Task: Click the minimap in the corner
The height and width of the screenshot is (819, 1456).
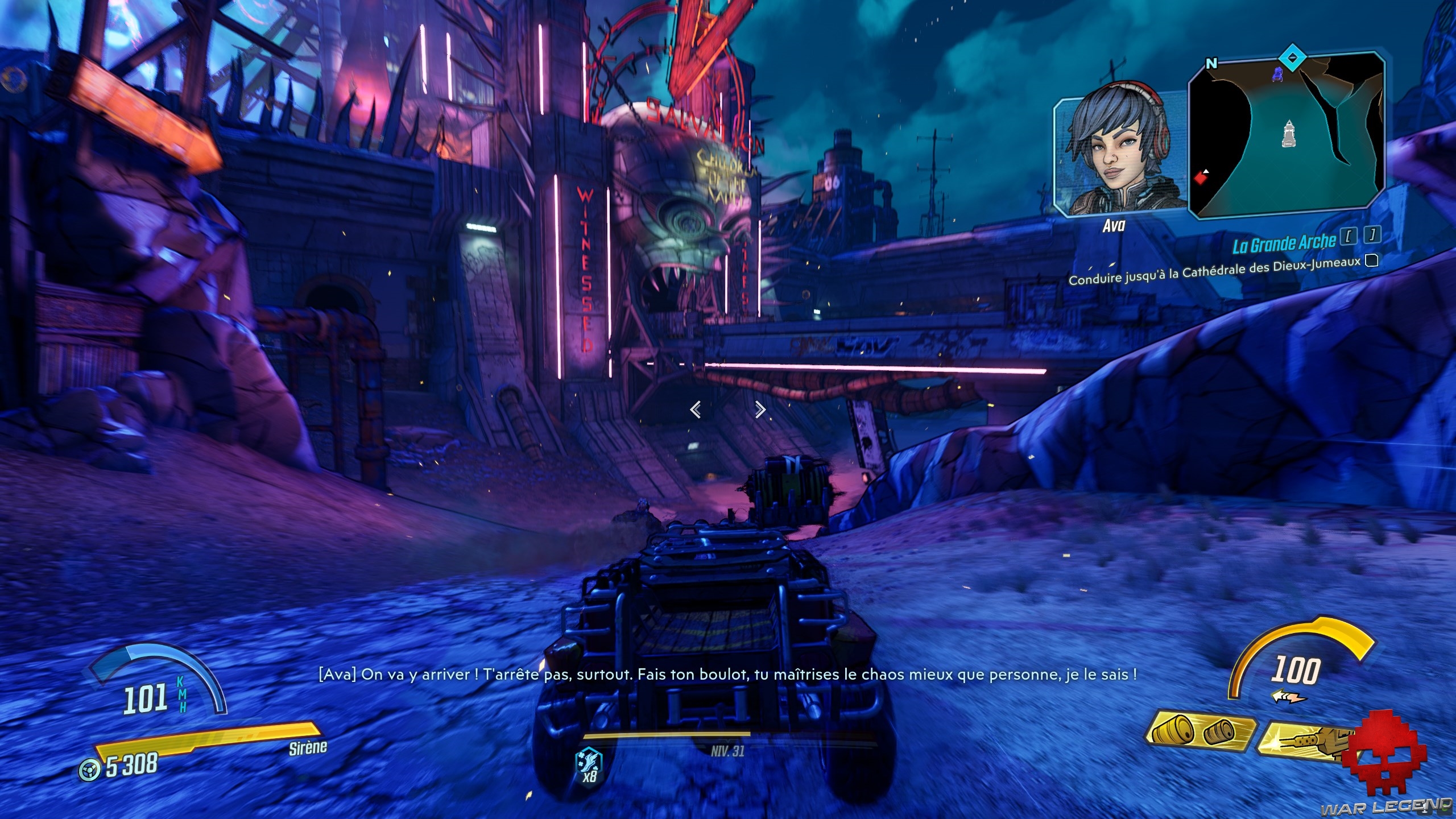Action: (1287, 136)
